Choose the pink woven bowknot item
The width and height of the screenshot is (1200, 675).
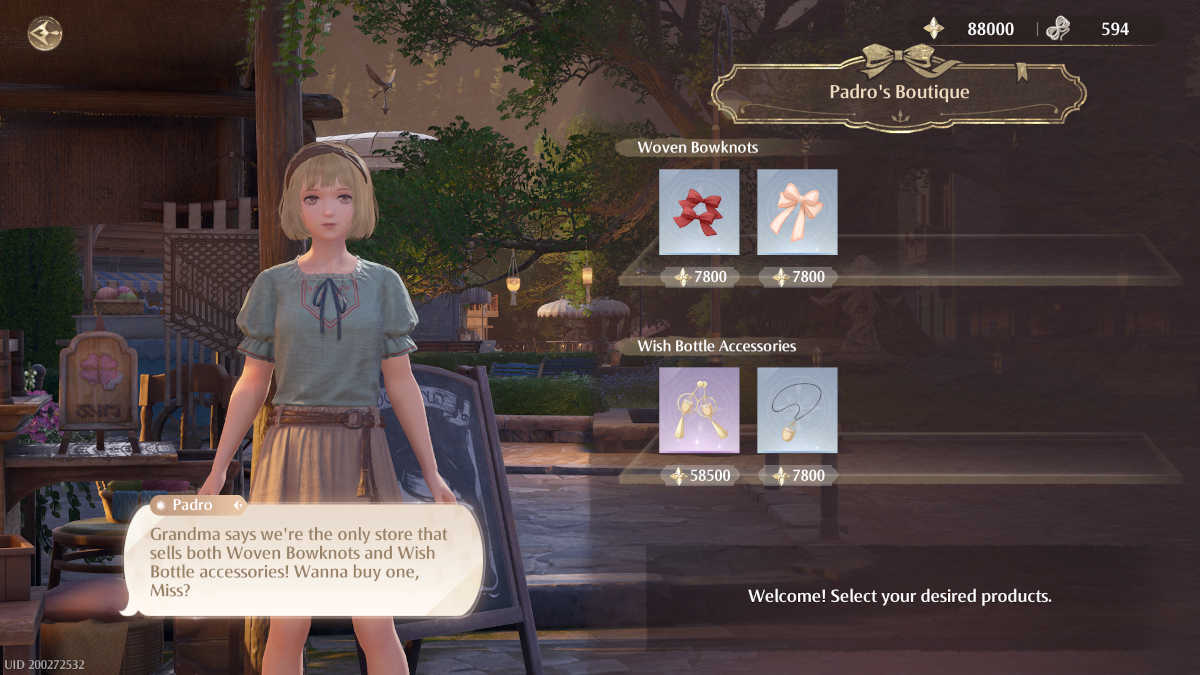(x=797, y=212)
